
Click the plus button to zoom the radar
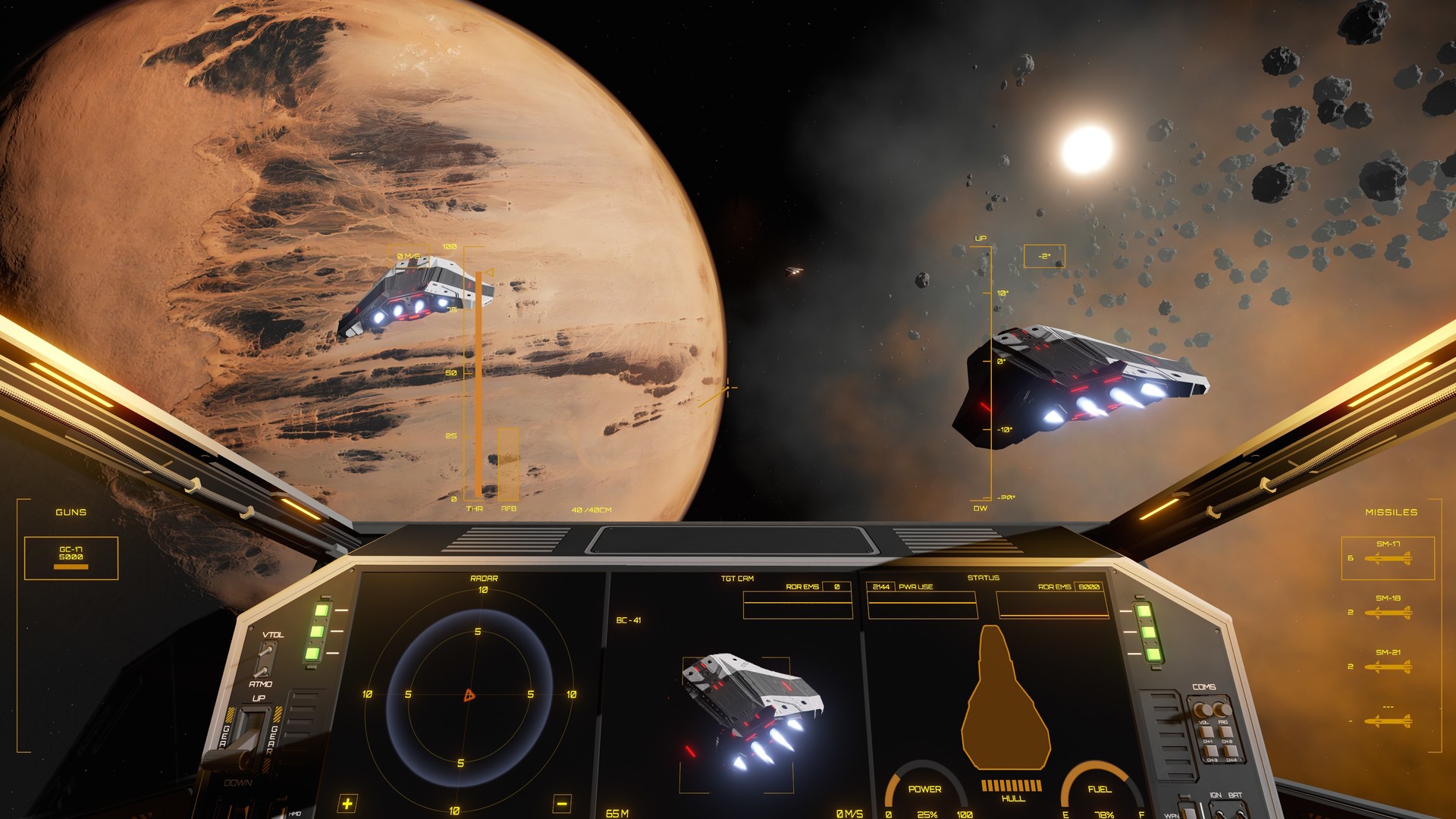point(347,804)
